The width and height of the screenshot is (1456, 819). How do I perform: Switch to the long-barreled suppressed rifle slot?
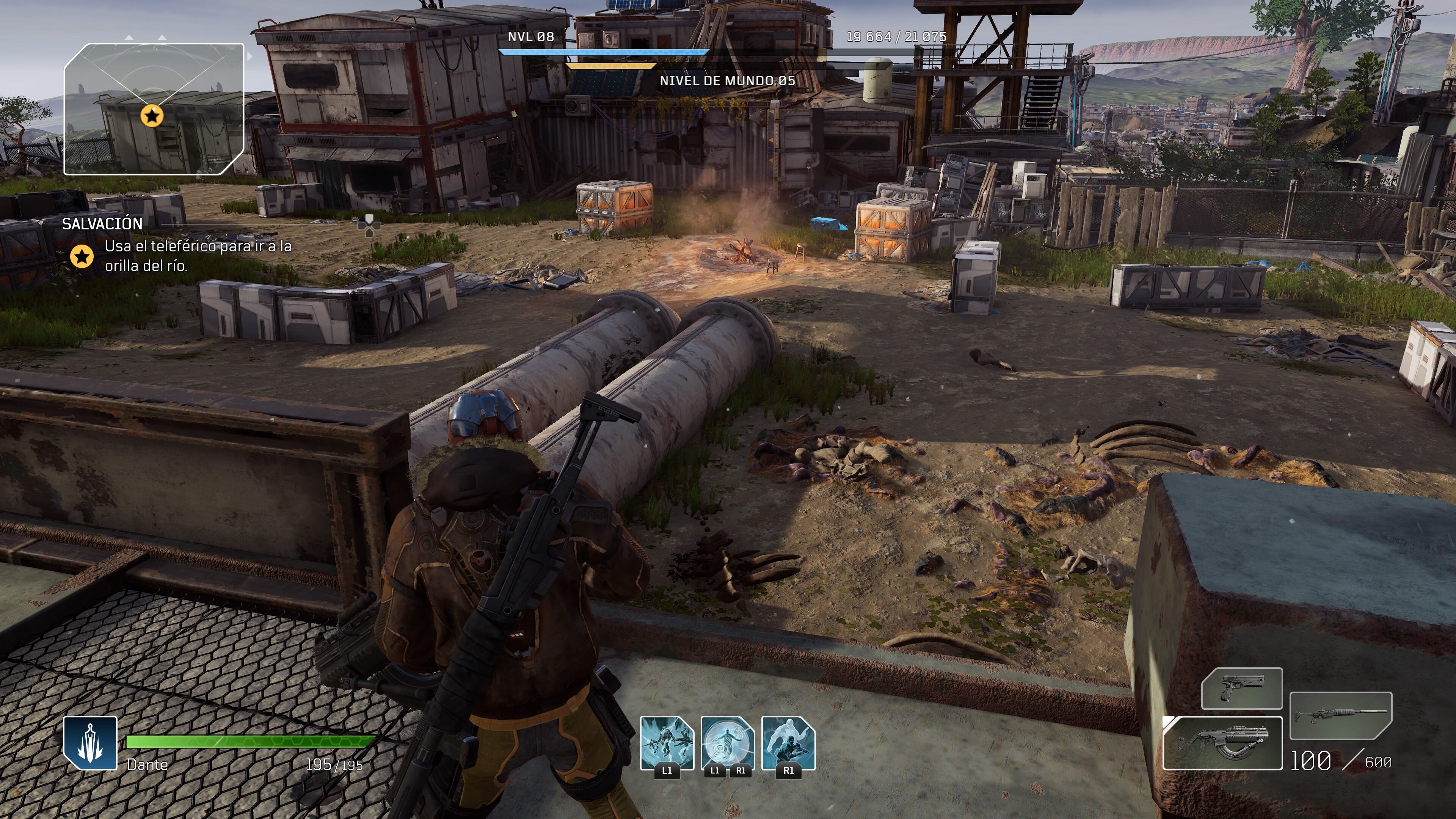tap(1341, 715)
